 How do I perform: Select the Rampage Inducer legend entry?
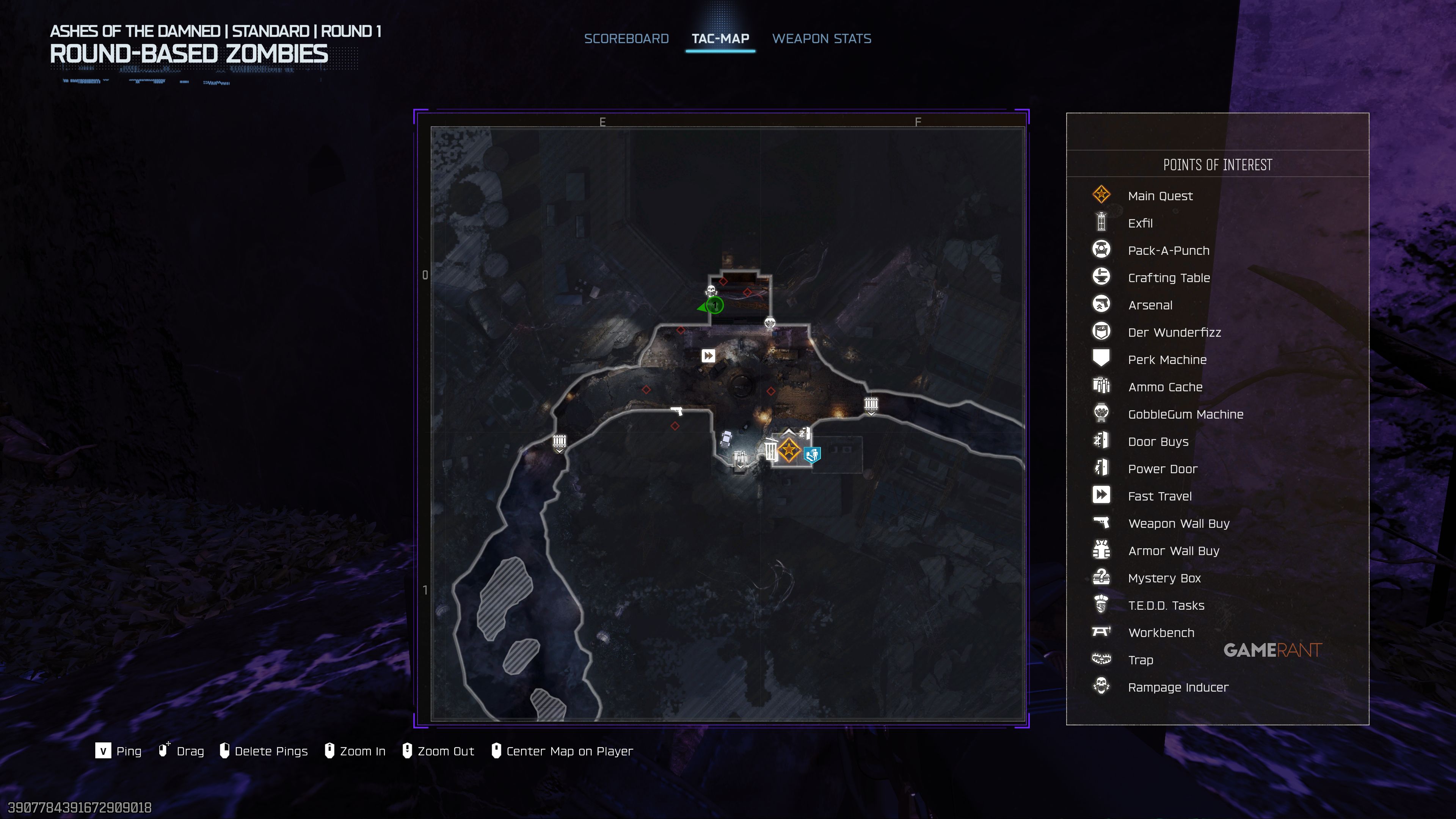(1178, 687)
